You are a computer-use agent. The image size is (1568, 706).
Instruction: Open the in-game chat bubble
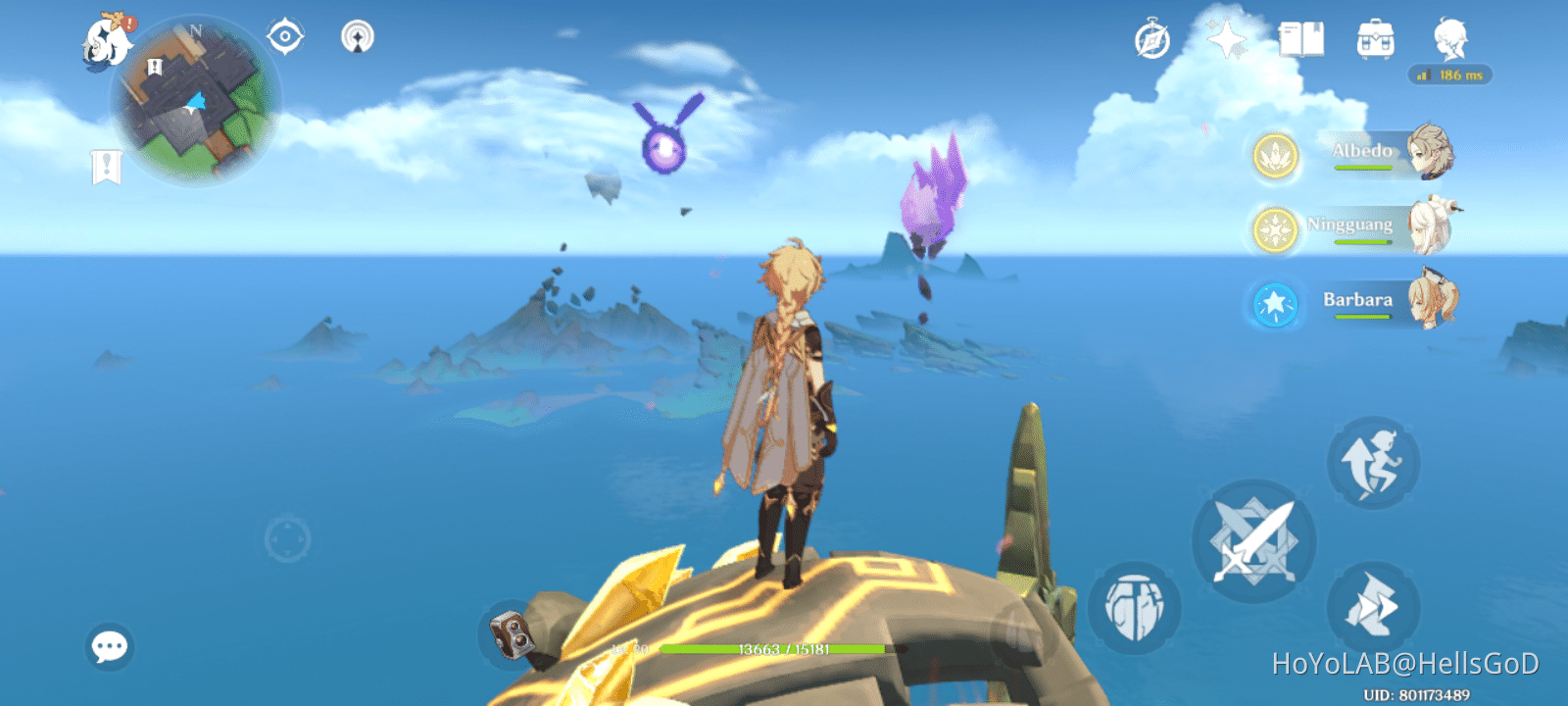coord(108,644)
